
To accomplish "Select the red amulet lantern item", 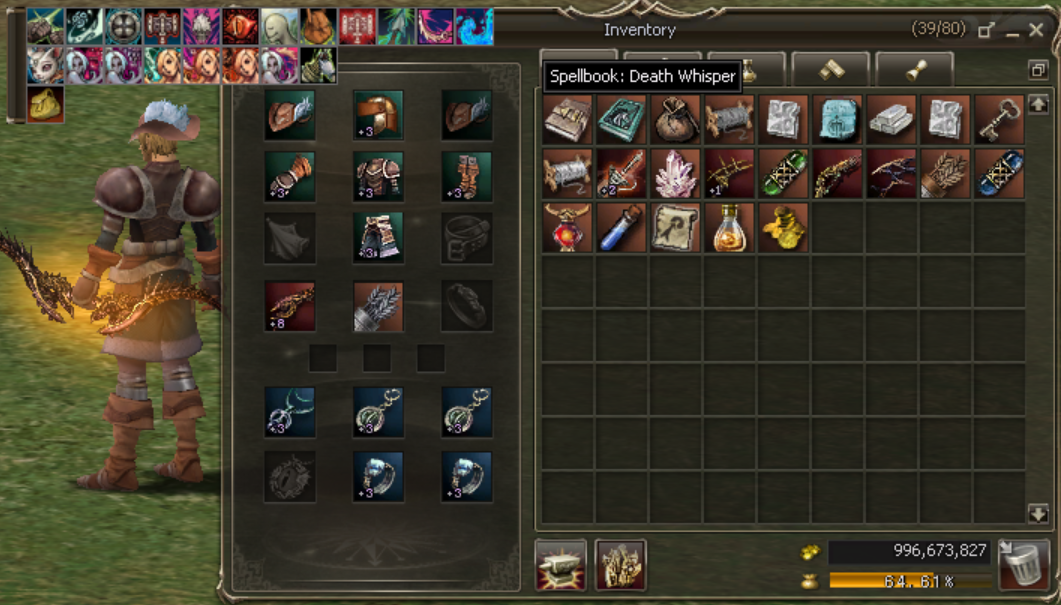I will pyautogui.click(x=568, y=228).
